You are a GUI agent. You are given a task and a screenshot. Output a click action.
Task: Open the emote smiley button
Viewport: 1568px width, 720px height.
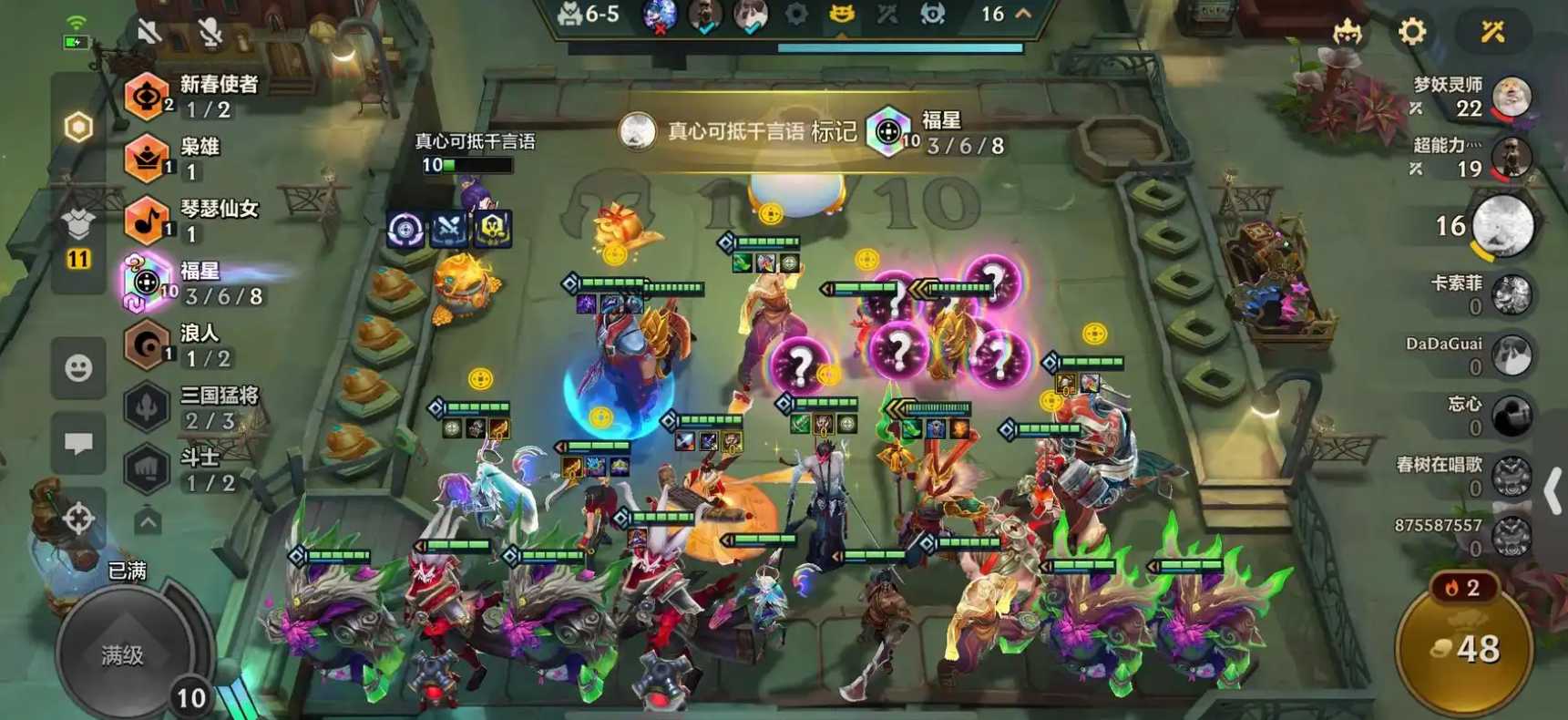78,368
